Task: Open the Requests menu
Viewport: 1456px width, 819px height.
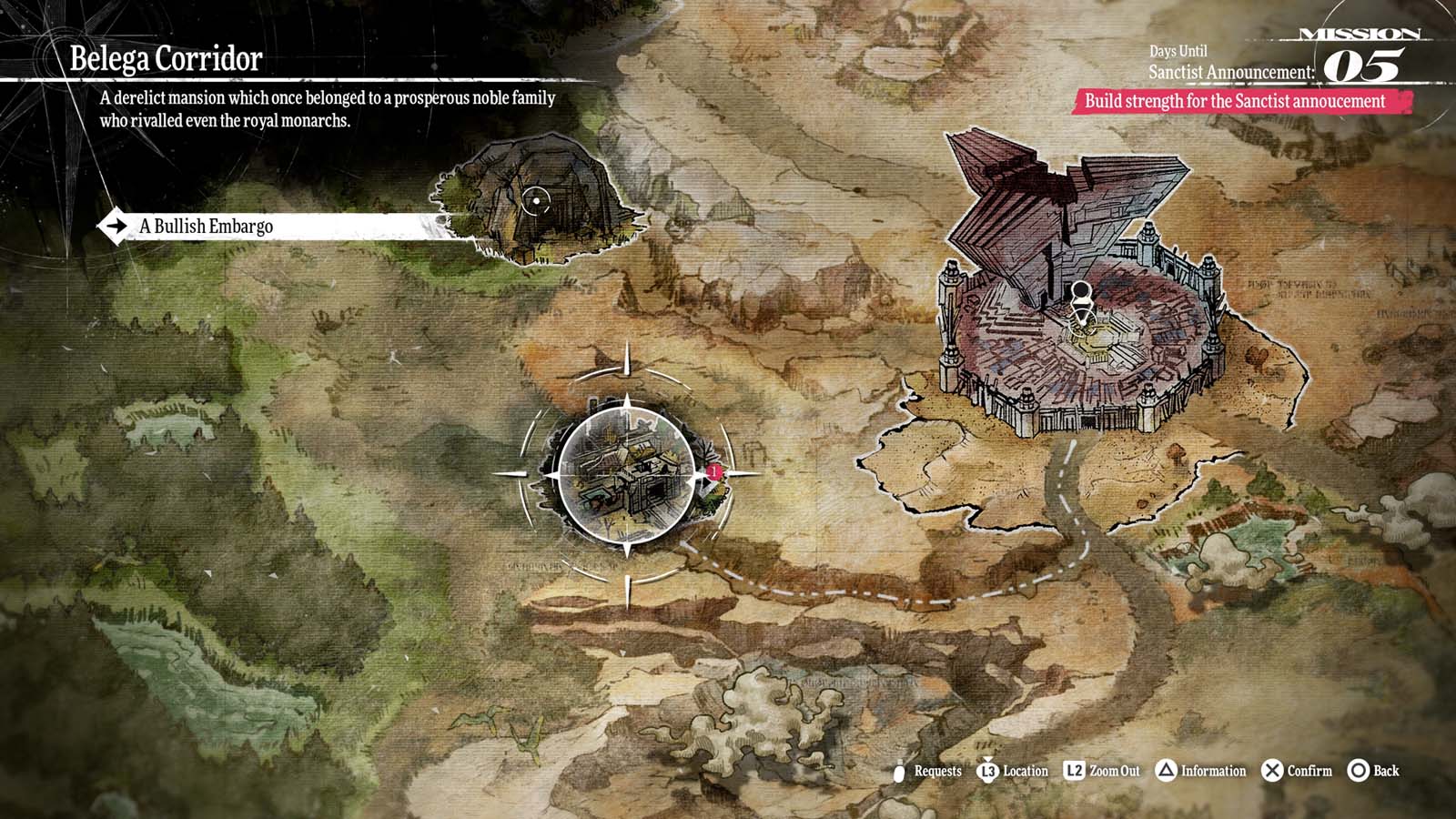Action: pyautogui.click(x=928, y=771)
